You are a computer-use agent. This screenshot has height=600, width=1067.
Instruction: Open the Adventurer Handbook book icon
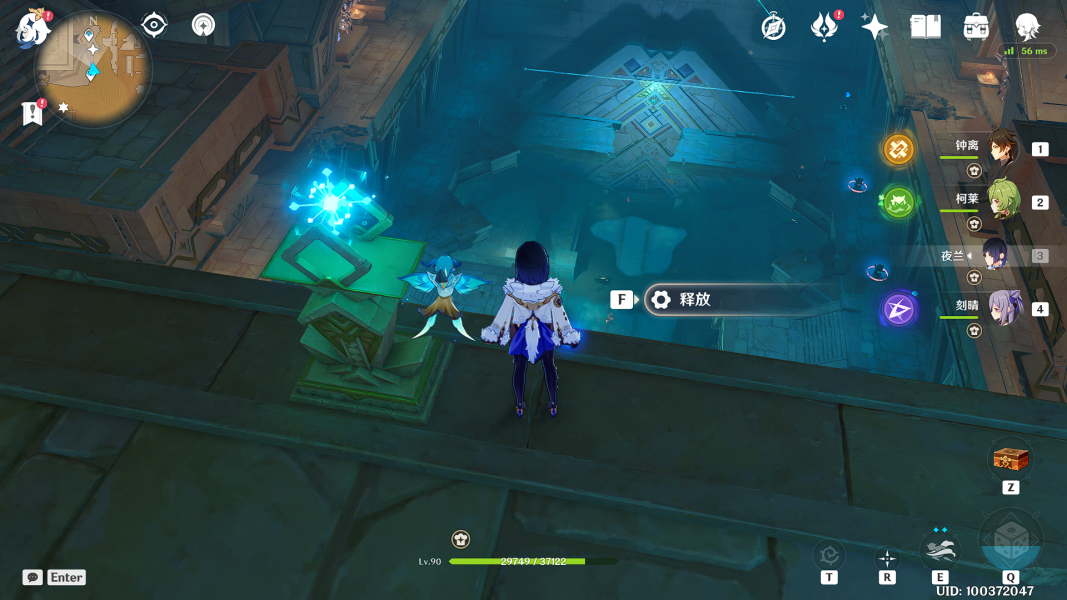coord(925,27)
